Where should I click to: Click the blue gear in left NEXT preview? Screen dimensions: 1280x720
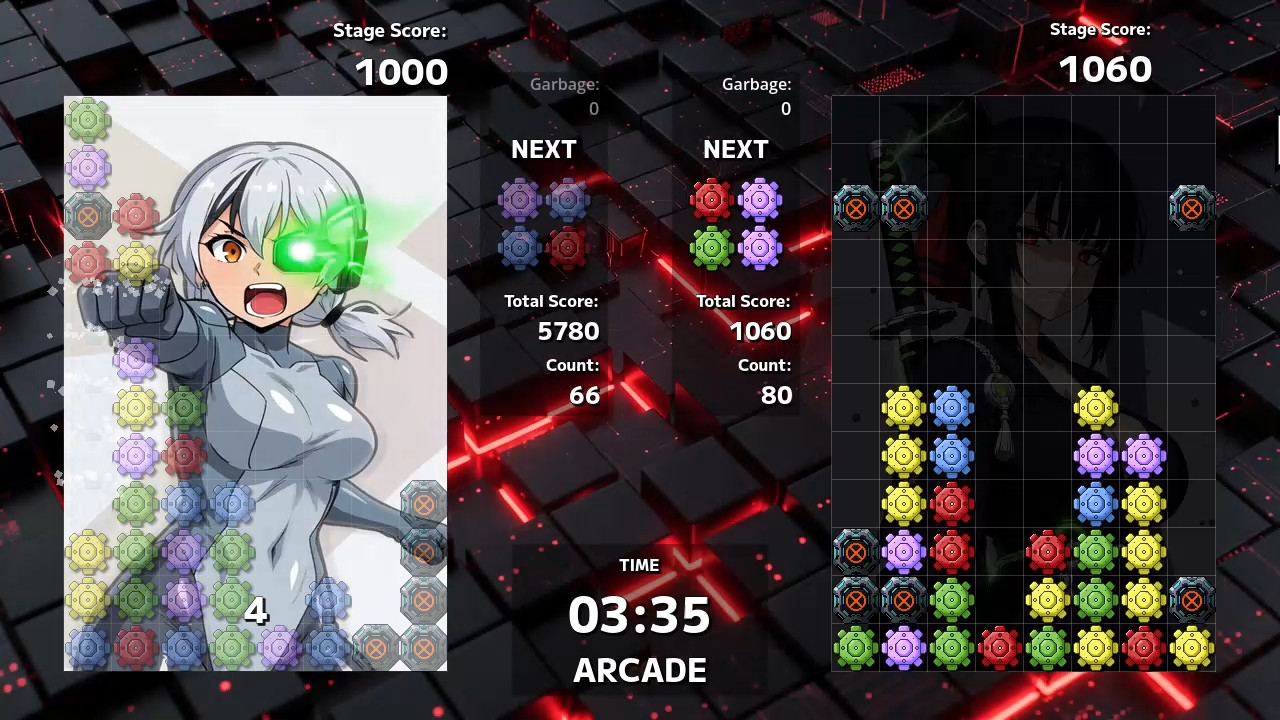coord(518,247)
